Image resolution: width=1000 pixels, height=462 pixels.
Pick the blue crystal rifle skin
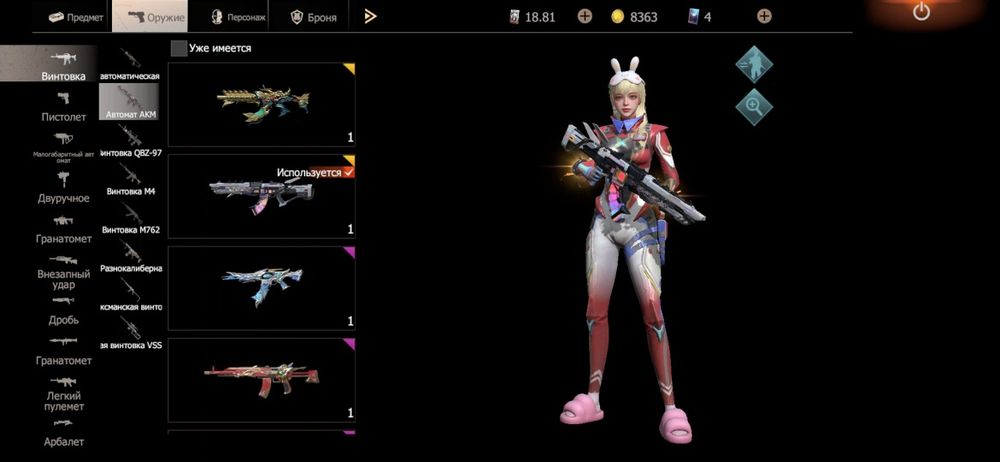pyautogui.click(x=261, y=287)
